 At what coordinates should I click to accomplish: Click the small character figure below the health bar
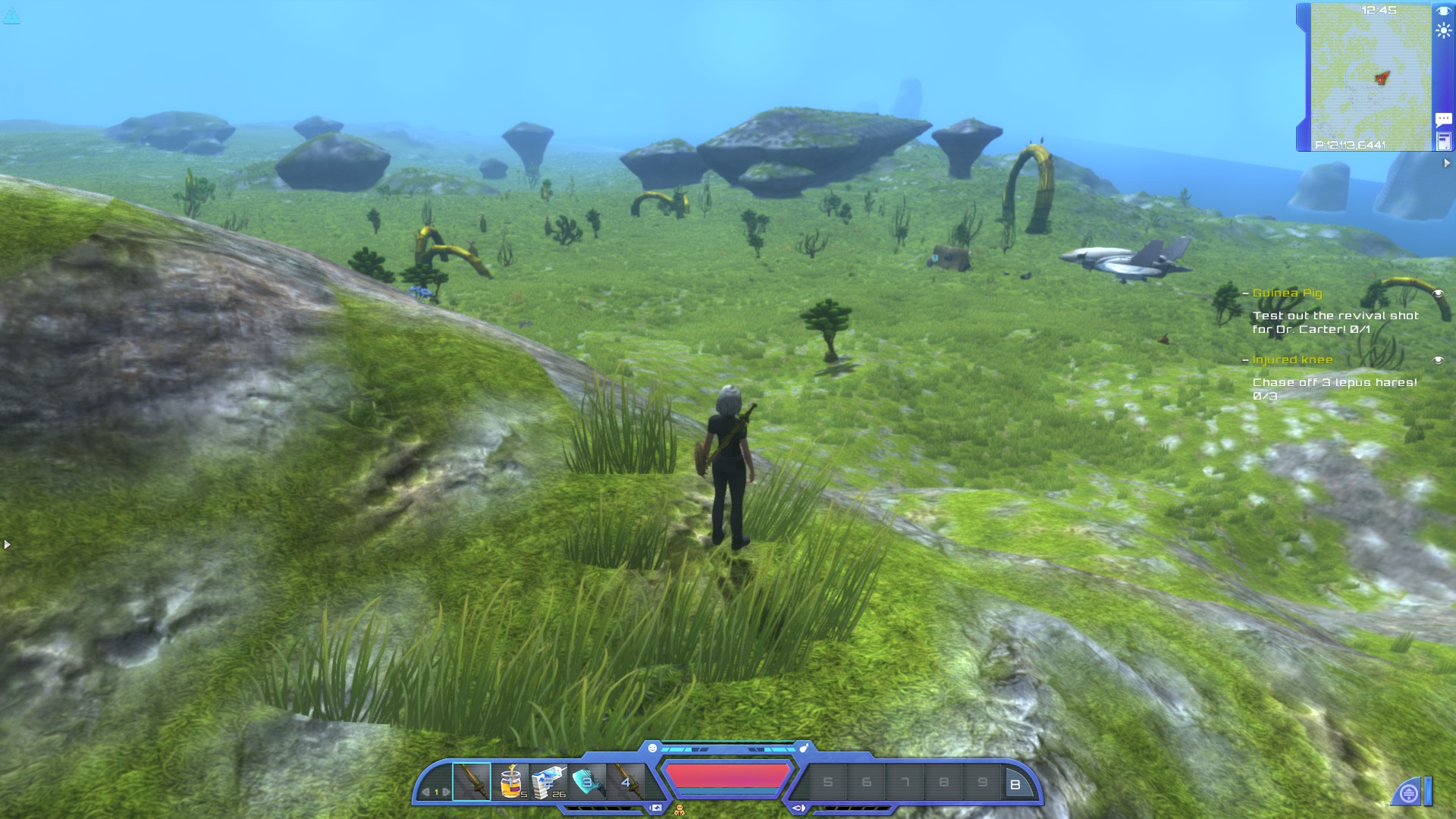click(x=680, y=810)
